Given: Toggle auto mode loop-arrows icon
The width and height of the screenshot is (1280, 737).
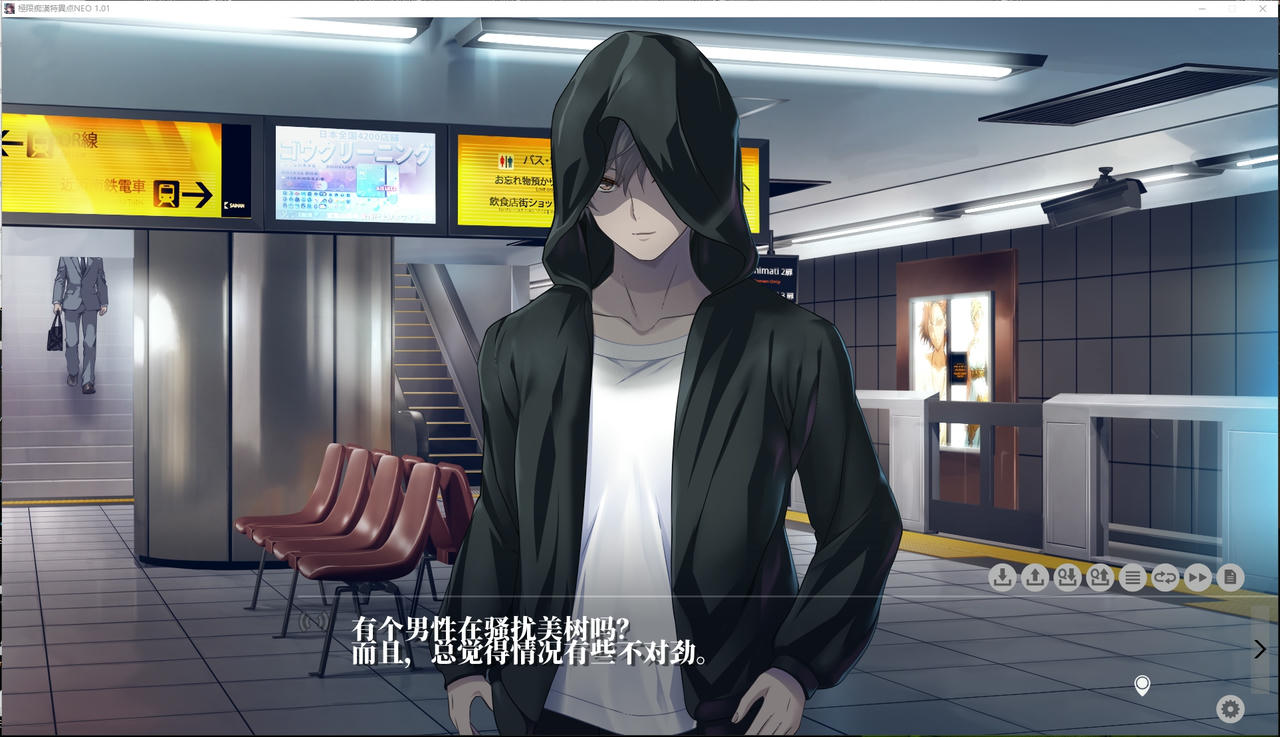Looking at the screenshot, I should (1165, 577).
